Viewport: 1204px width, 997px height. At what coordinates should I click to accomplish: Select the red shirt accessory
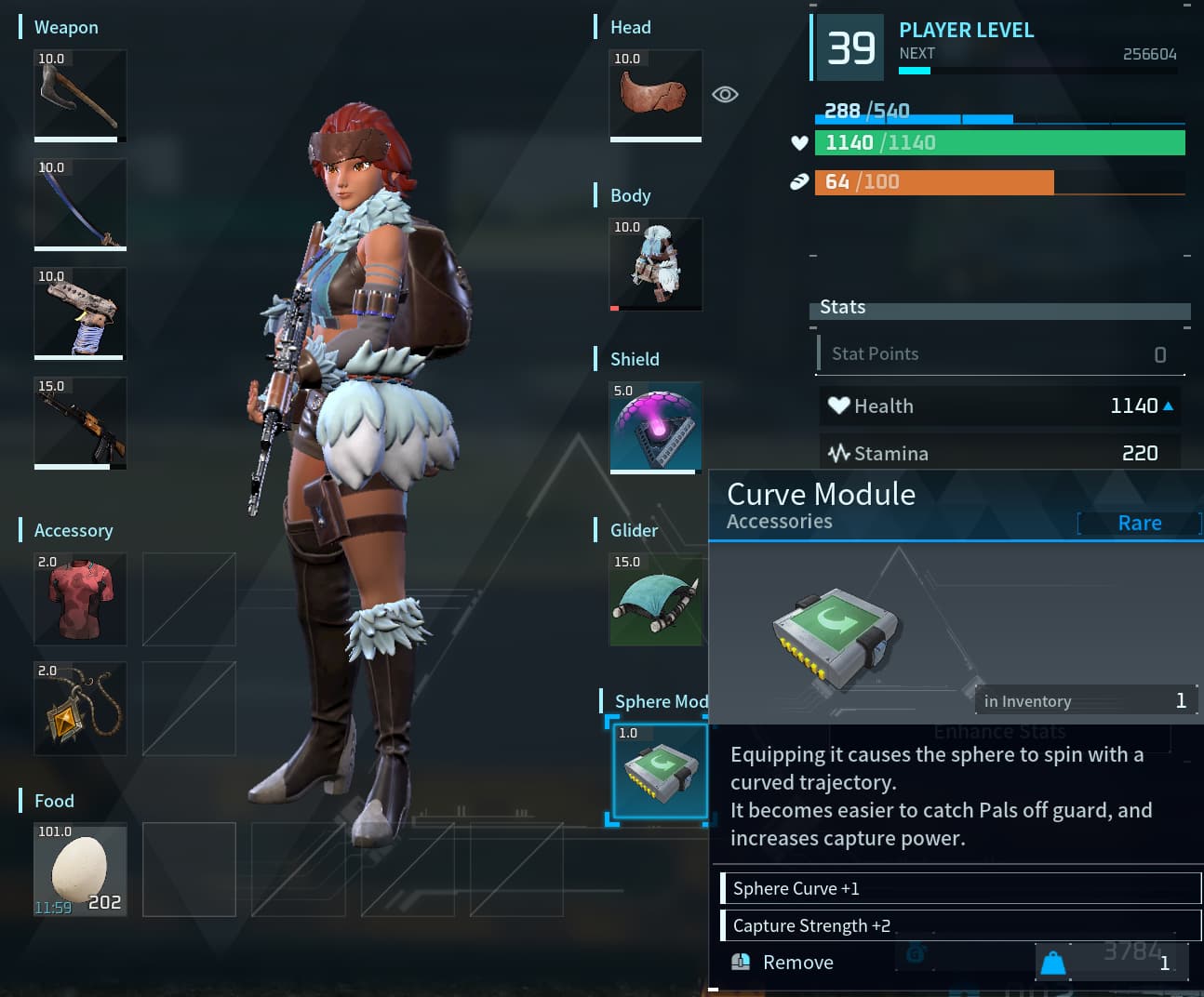tap(80, 600)
